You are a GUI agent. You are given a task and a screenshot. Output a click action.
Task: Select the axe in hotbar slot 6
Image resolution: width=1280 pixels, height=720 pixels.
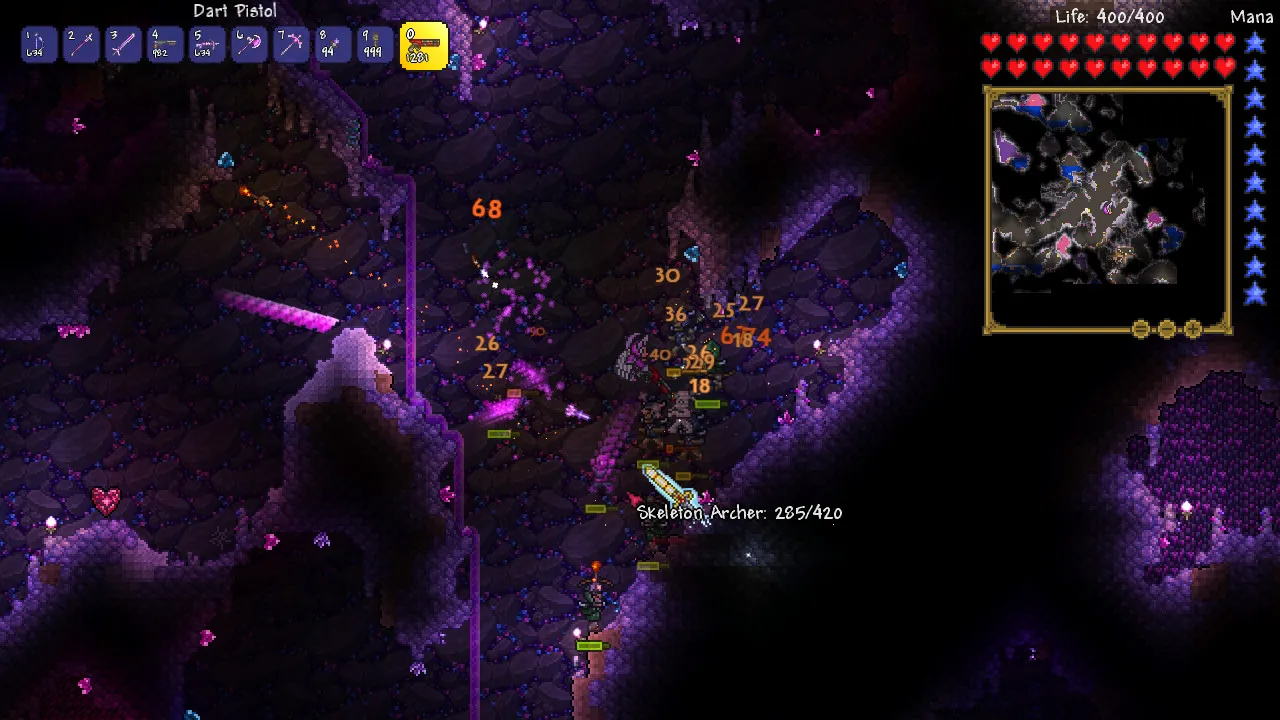click(x=249, y=45)
